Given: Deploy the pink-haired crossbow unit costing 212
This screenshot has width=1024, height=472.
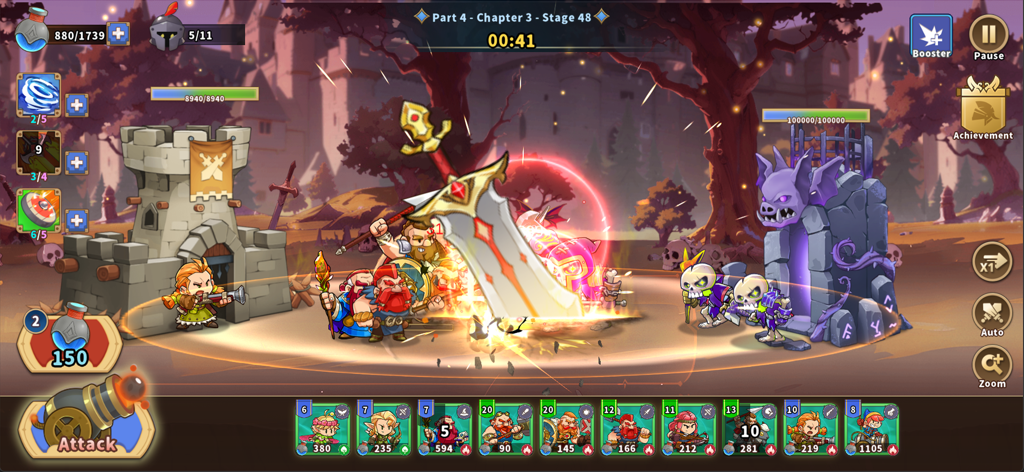Looking at the screenshot, I should pyautogui.click(x=688, y=428).
